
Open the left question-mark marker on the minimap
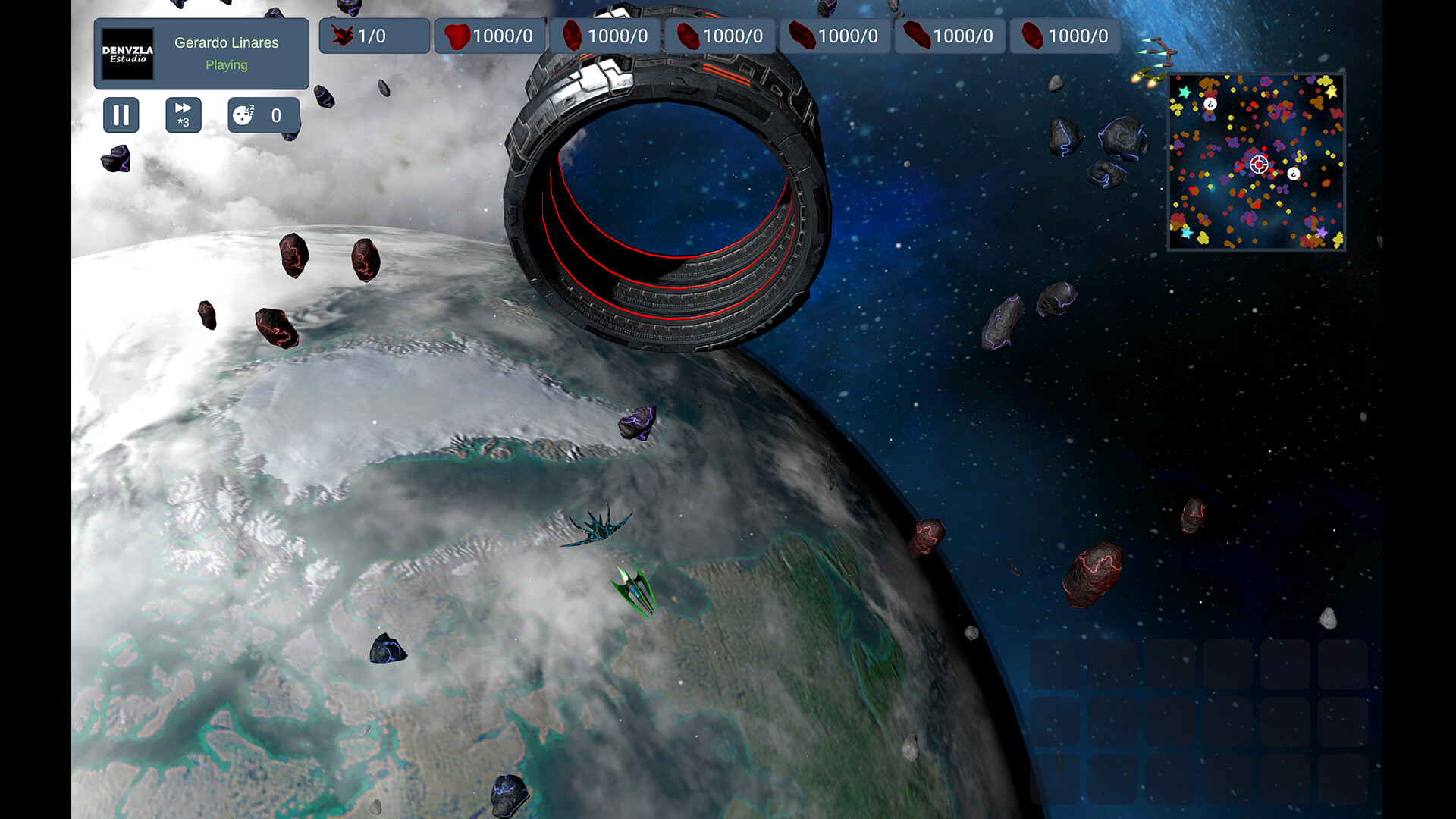1210,104
